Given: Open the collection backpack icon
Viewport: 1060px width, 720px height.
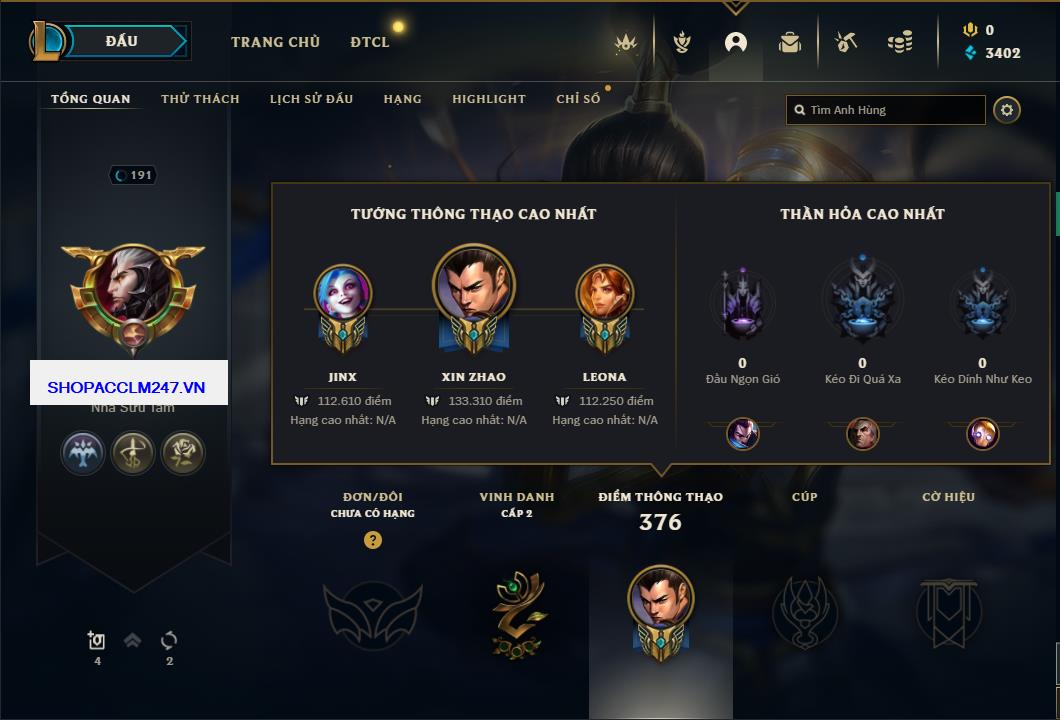Looking at the screenshot, I should [x=790, y=42].
